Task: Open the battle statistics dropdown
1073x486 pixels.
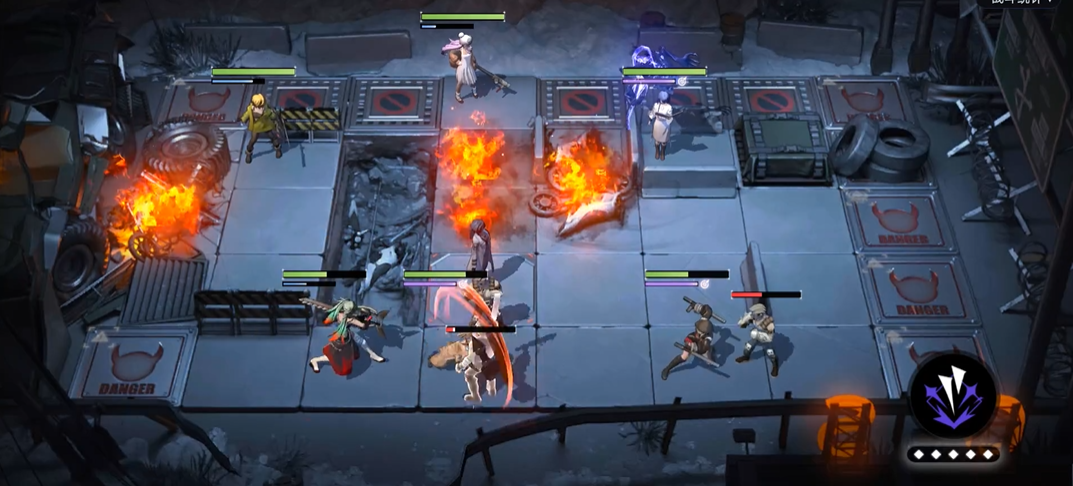Action: pos(1024,3)
